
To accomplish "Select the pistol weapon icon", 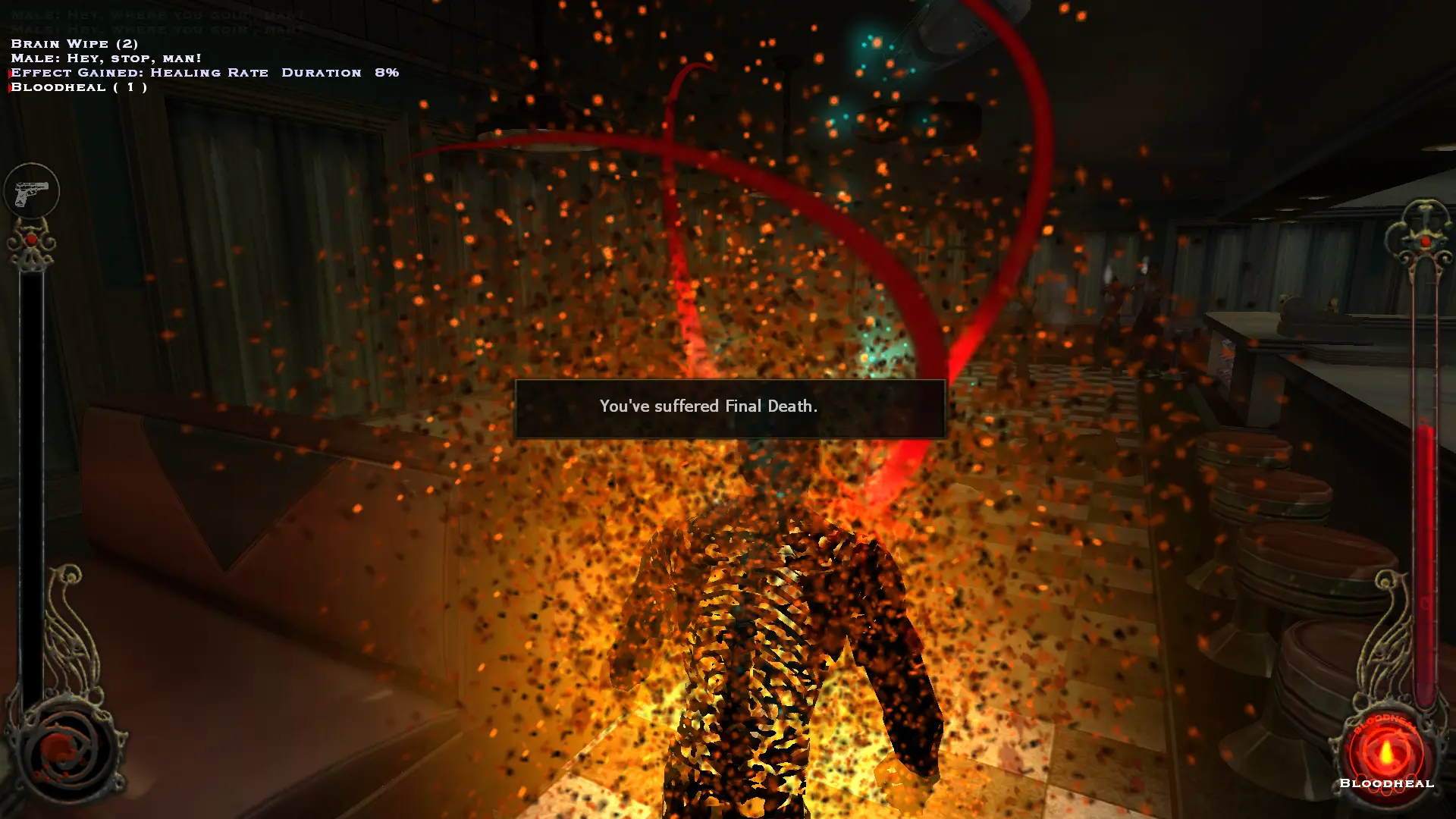I will point(31,191).
